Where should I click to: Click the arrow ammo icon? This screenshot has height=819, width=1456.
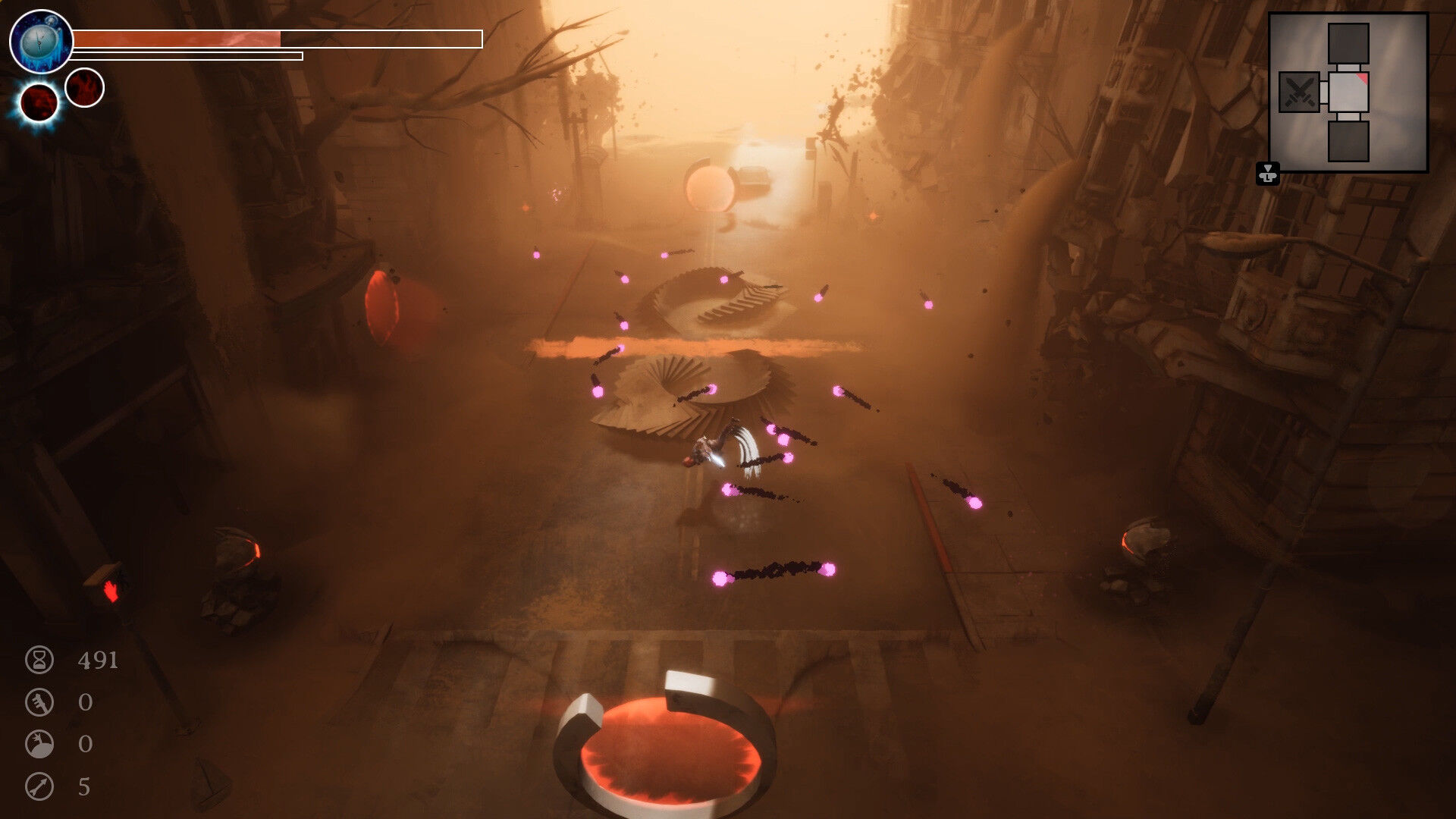click(39, 786)
